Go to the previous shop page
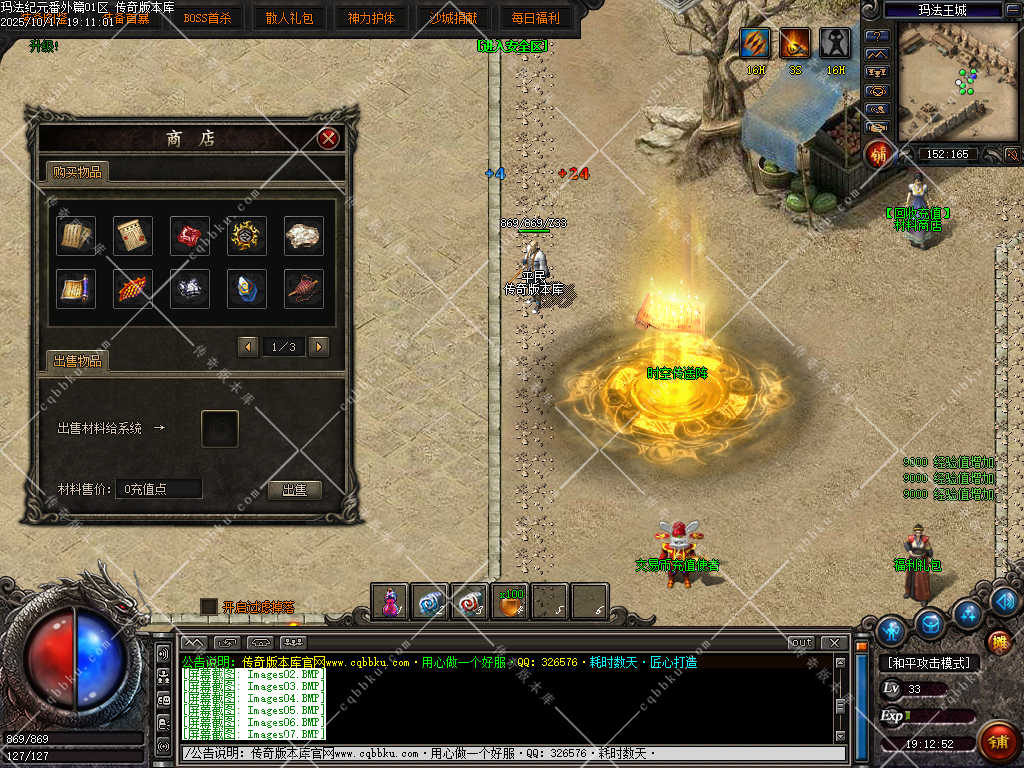1024x768 pixels. click(248, 346)
